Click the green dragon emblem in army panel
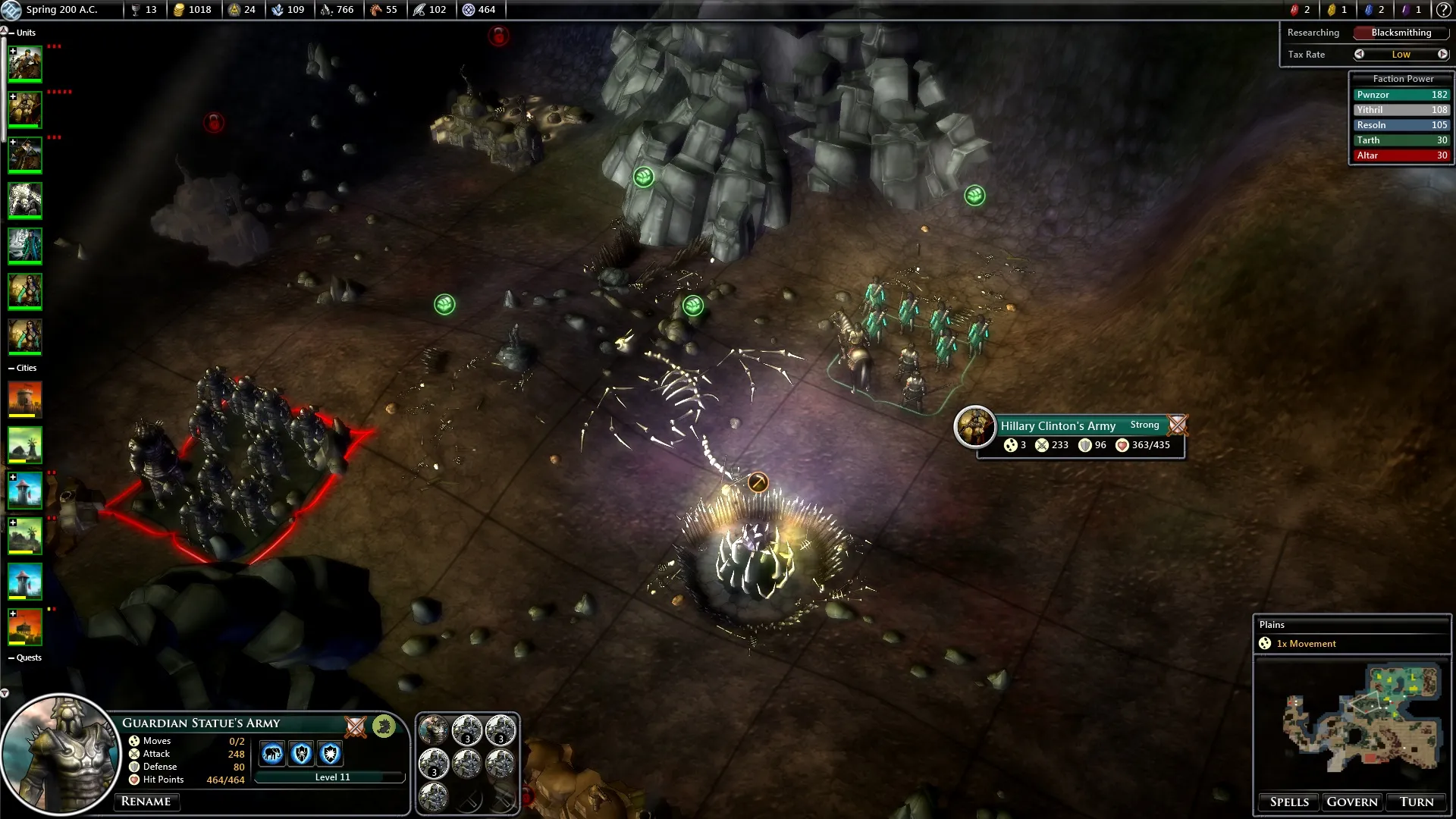 [384, 726]
